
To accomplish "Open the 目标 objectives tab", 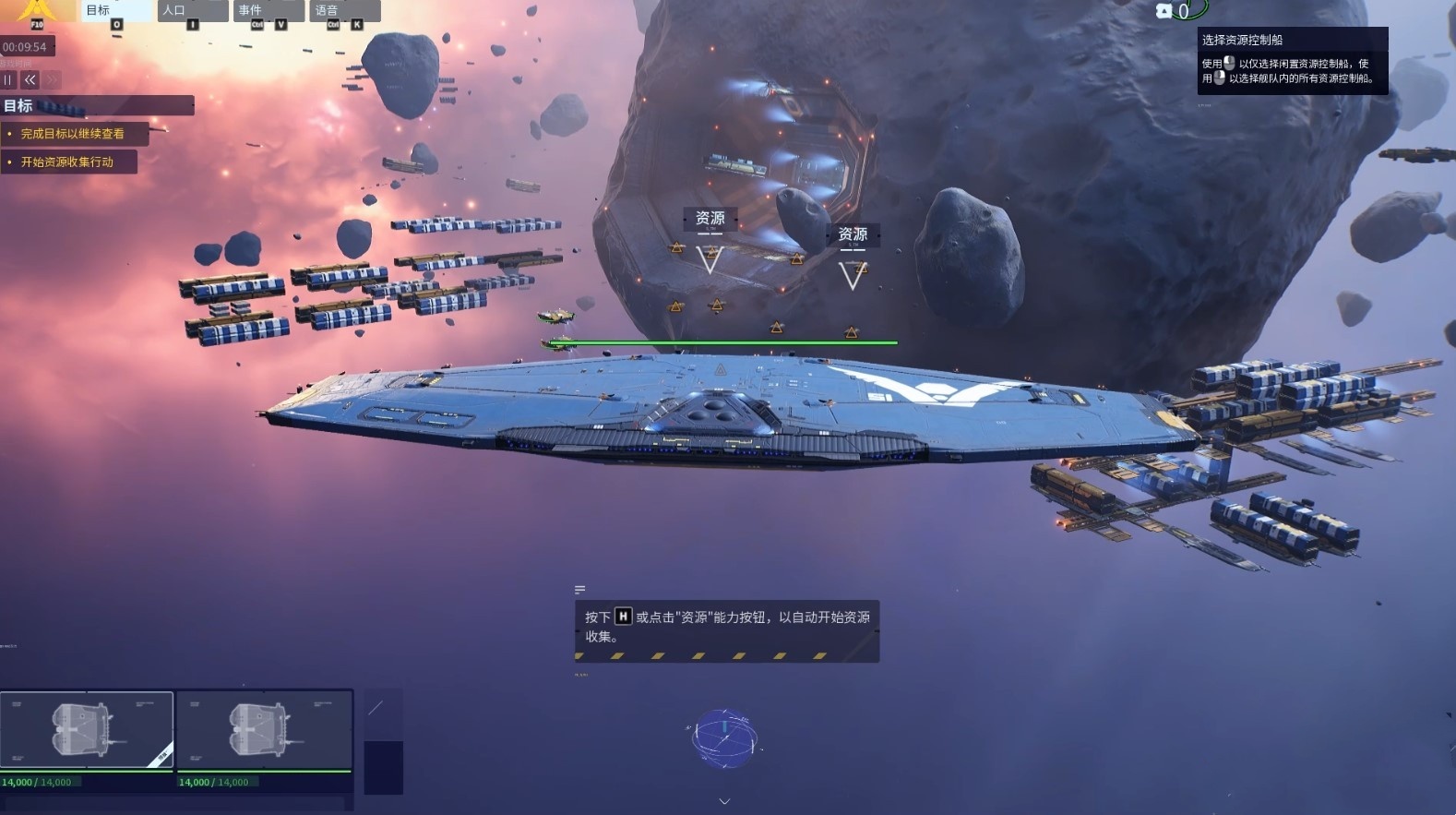I will 114,11.
